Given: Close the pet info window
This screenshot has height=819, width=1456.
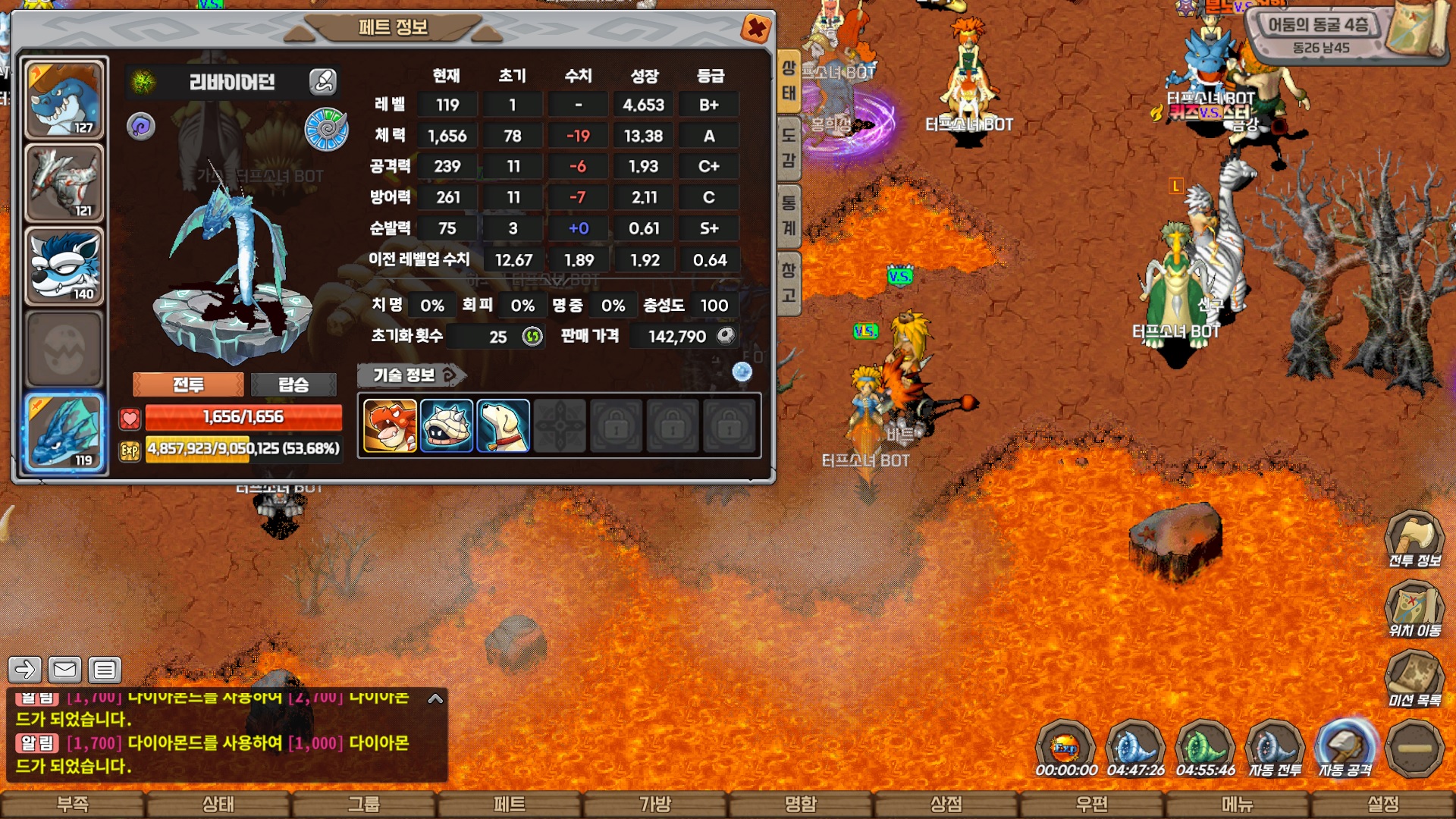Looking at the screenshot, I should tap(755, 29).
